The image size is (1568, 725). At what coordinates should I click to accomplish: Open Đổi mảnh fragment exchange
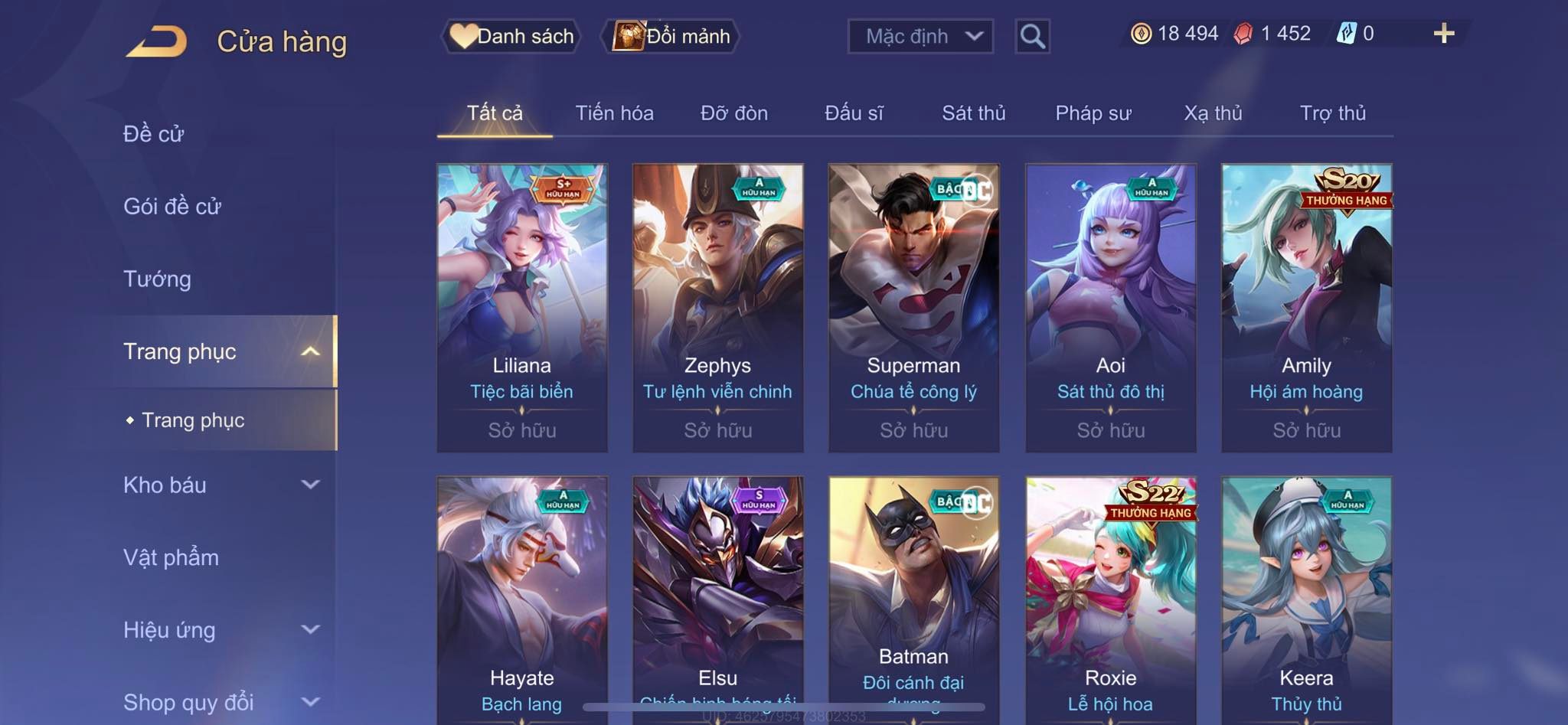(x=673, y=36)
